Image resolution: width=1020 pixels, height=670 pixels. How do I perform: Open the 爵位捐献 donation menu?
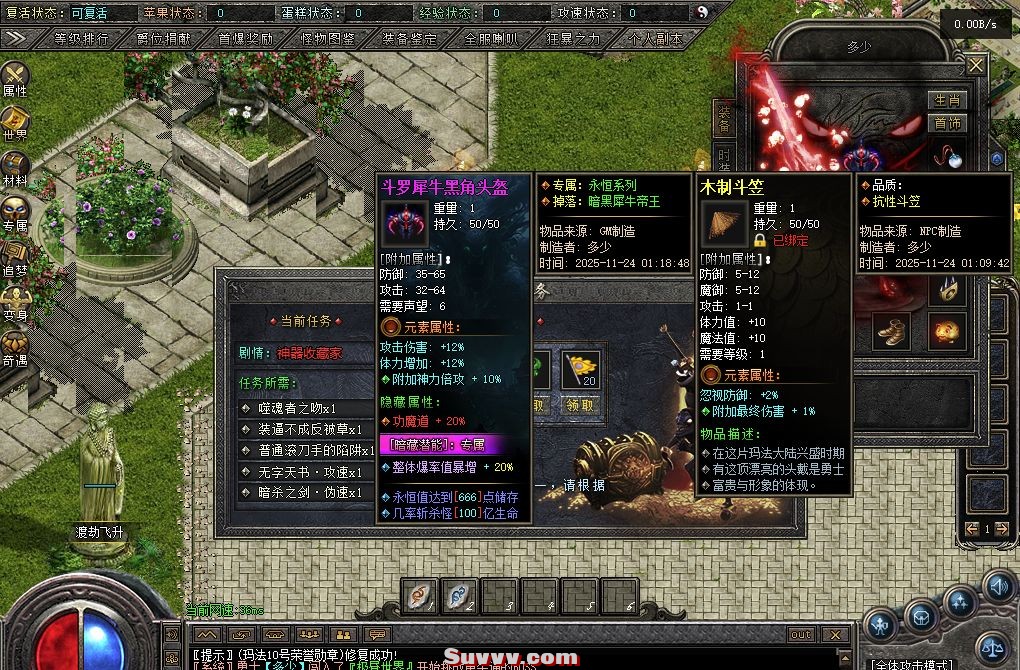164,39
